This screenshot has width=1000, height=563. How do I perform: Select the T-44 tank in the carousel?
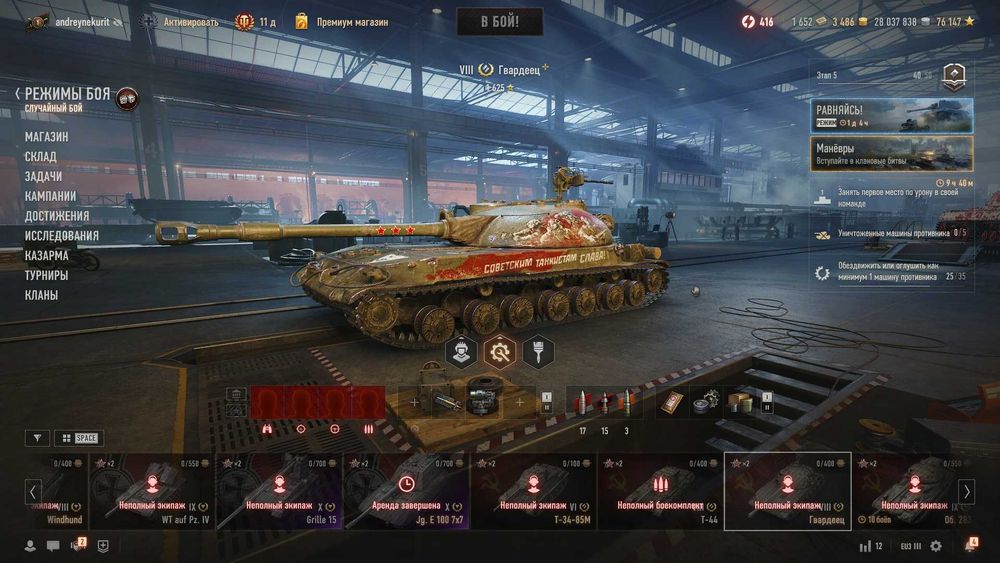tap(660, 490)
